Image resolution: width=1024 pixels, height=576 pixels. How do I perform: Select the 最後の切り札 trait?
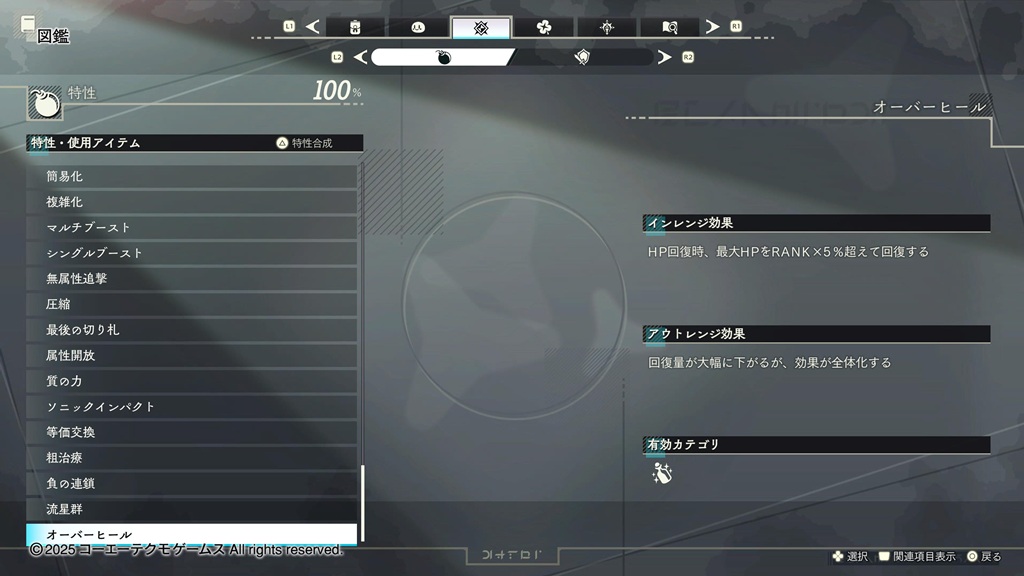coord(191,330)
